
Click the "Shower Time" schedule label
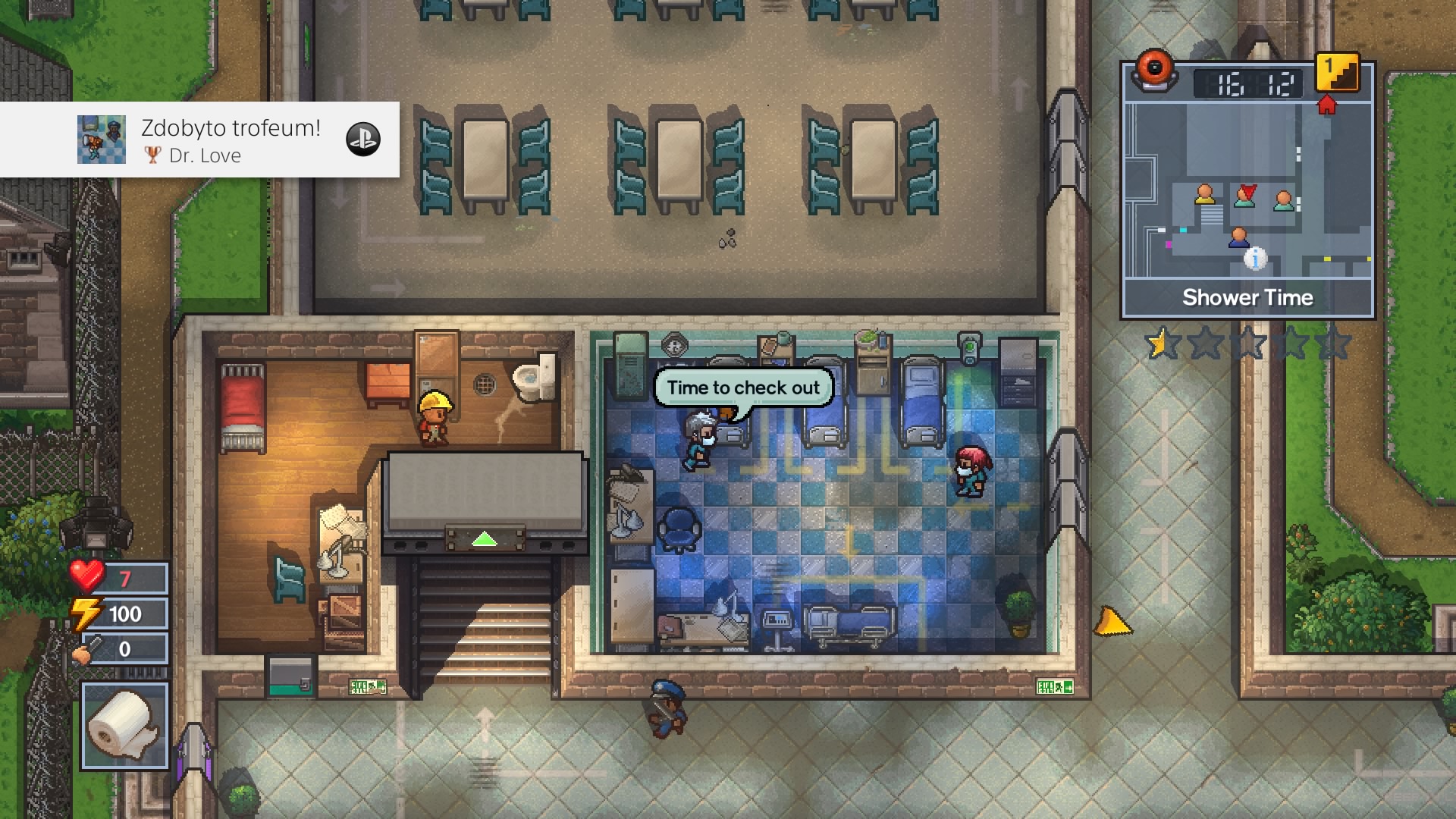pyautogui.click(x=1247, y=297)
